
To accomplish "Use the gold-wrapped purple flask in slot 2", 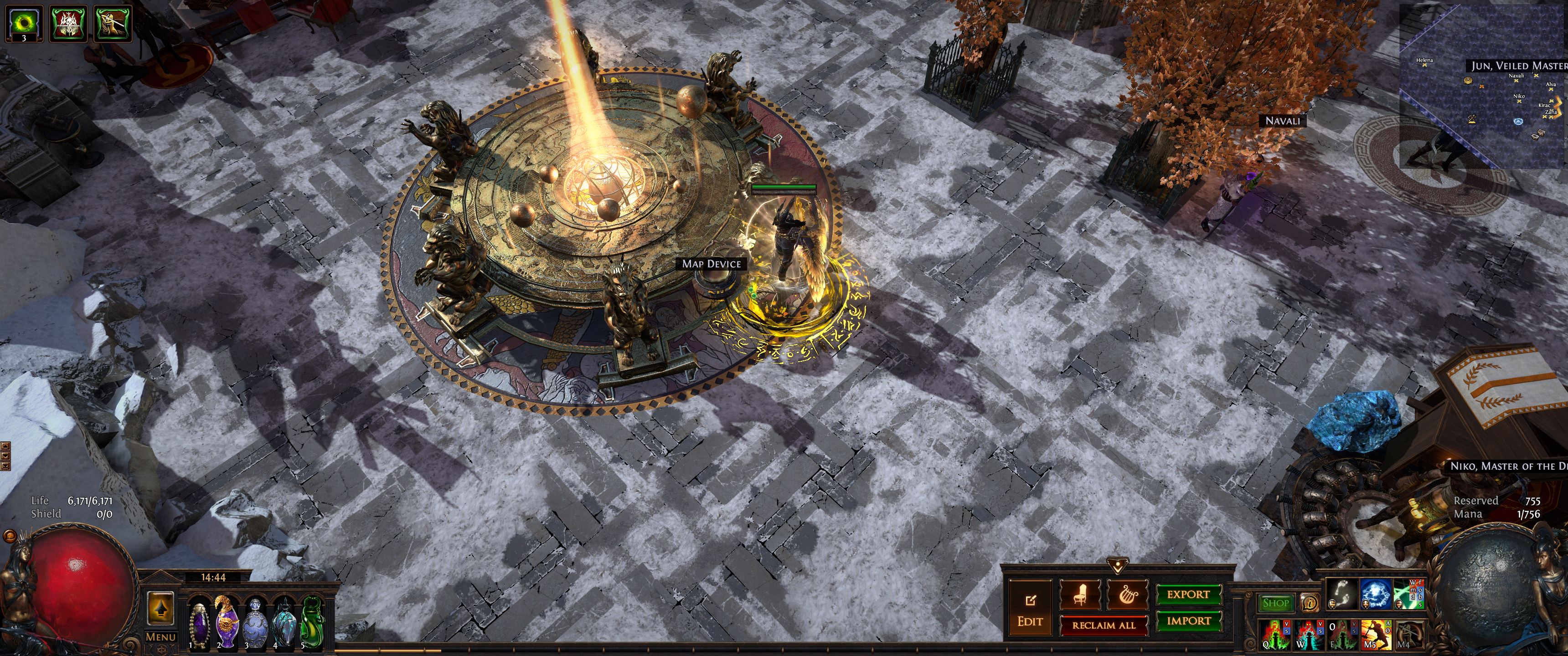I will [x=227, y=622].
